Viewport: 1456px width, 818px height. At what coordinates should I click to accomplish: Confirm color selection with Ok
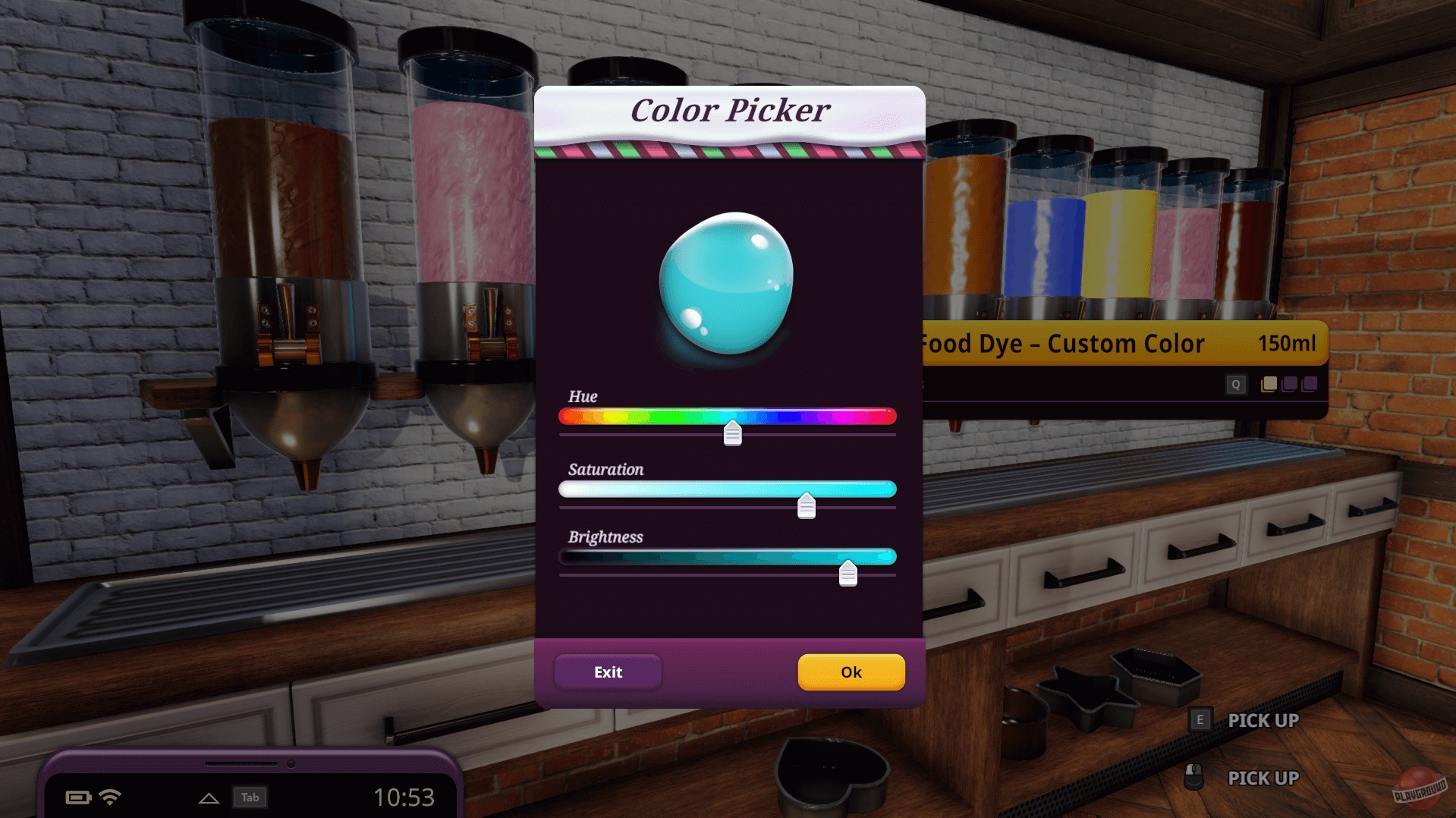851,672
